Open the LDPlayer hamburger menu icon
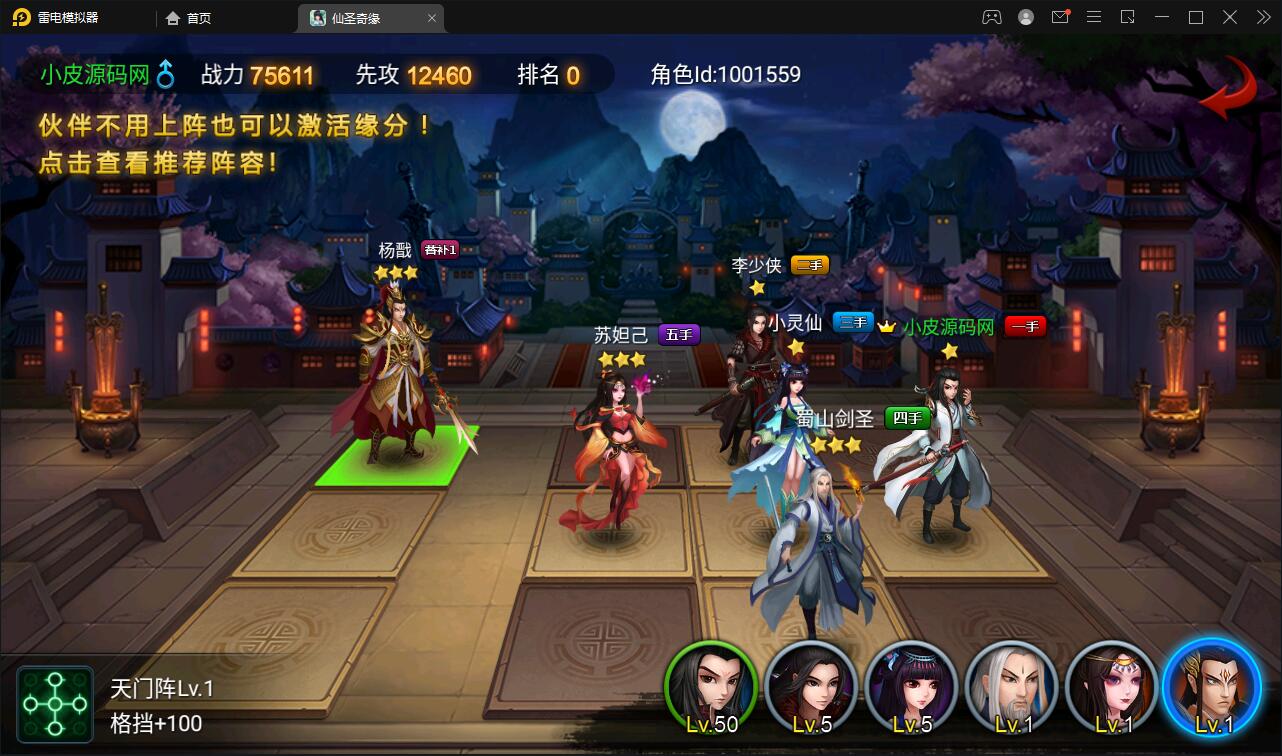 [x=1093, y=17]
